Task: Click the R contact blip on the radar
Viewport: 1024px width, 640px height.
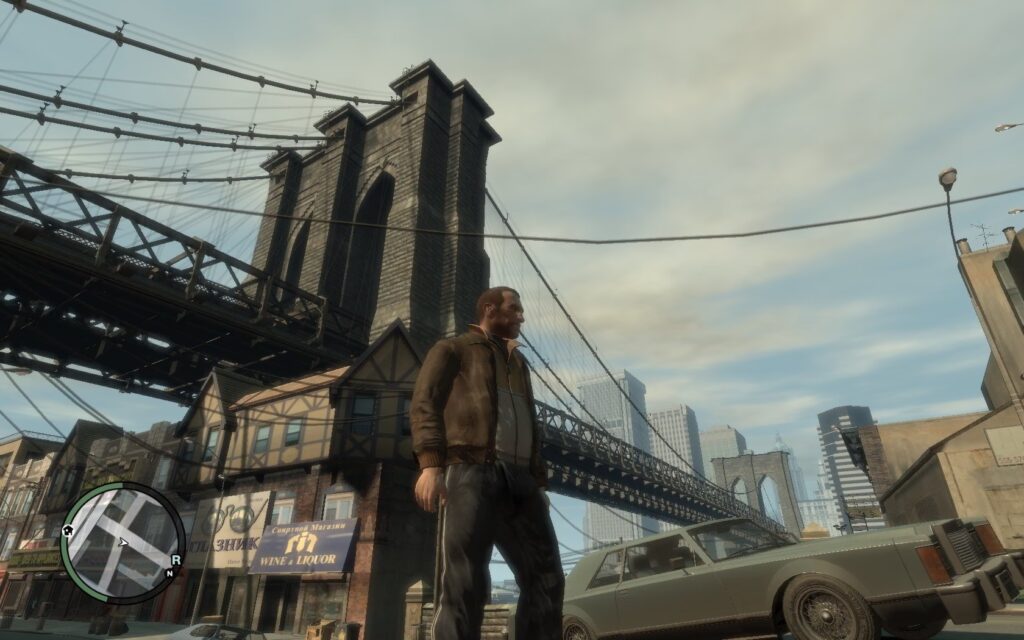Action: click(176, 560)
